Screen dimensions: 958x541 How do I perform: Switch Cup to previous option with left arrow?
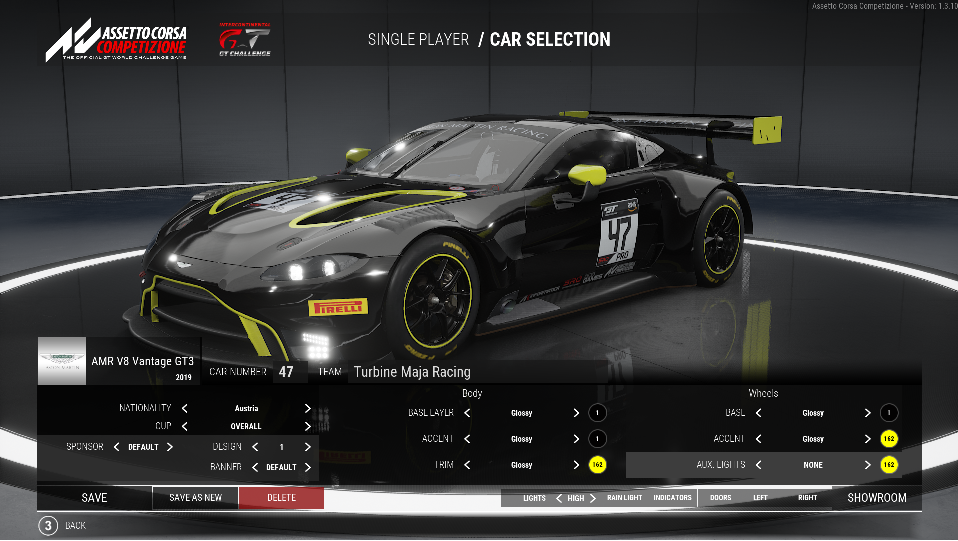pyautogui.click(x=185, y=426)
